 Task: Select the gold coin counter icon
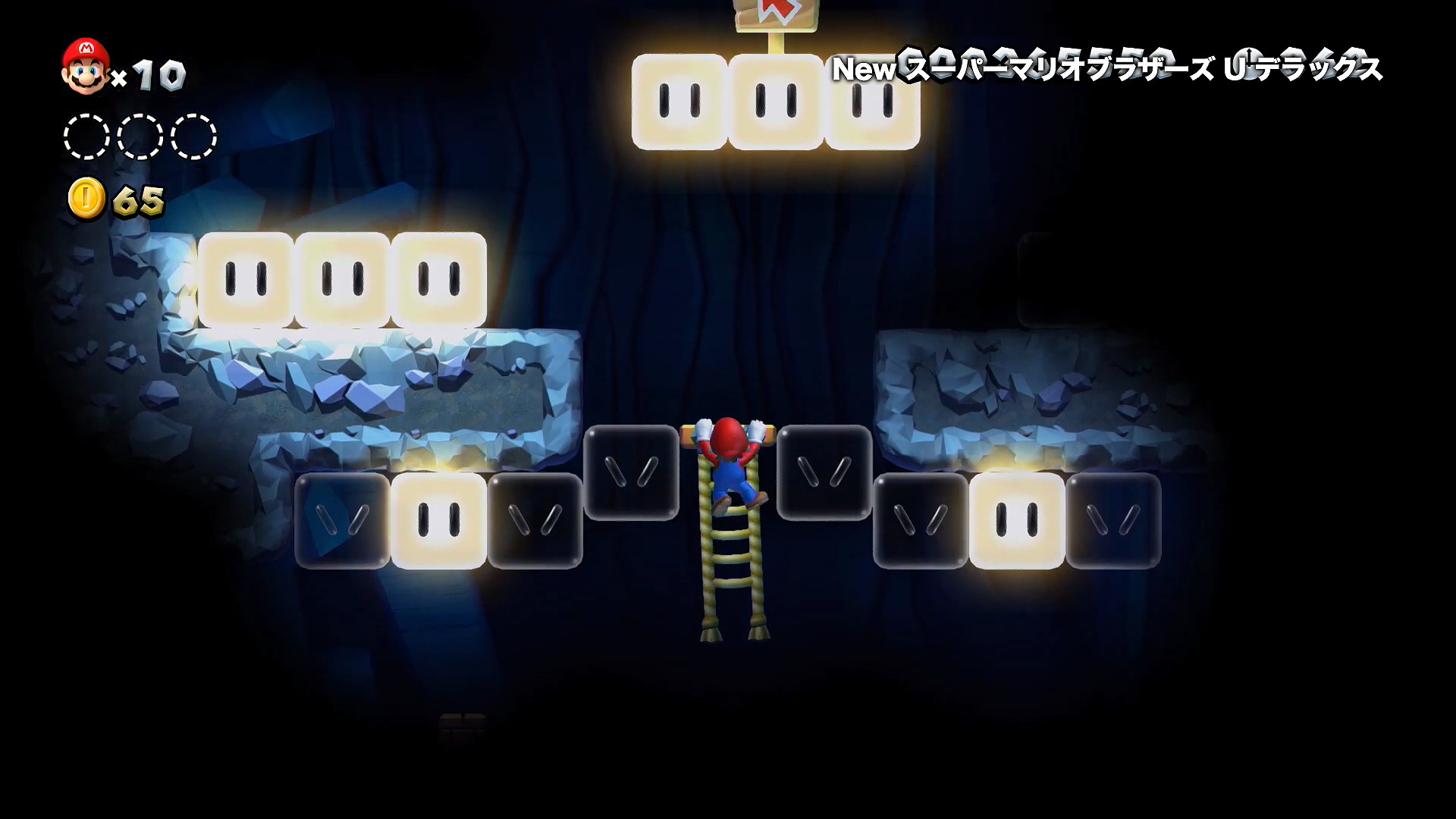point(86,199)
